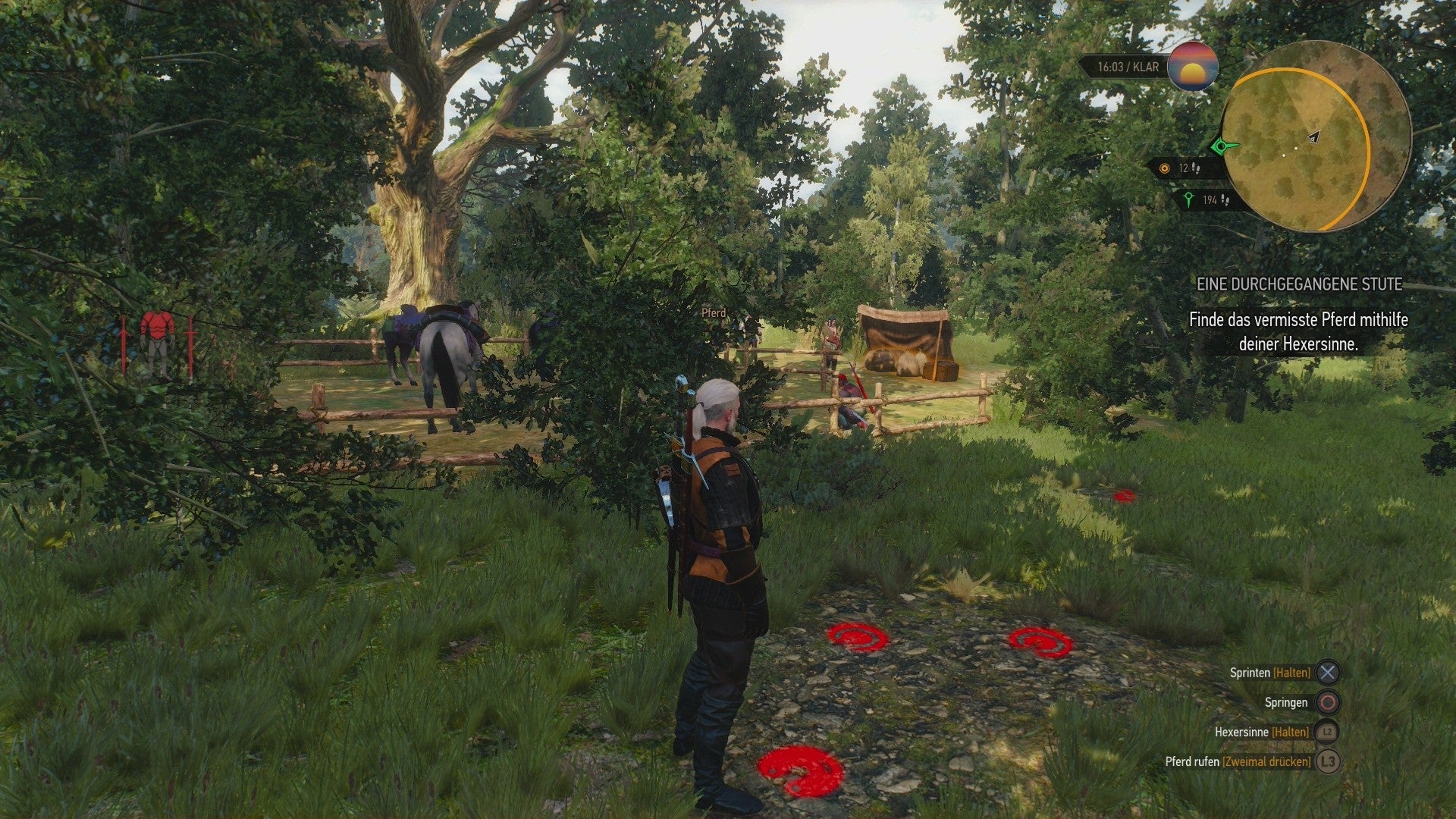Click the sunset weather icon
This screenshot has width=1456, height=819.
click(x=1192, y=67)
